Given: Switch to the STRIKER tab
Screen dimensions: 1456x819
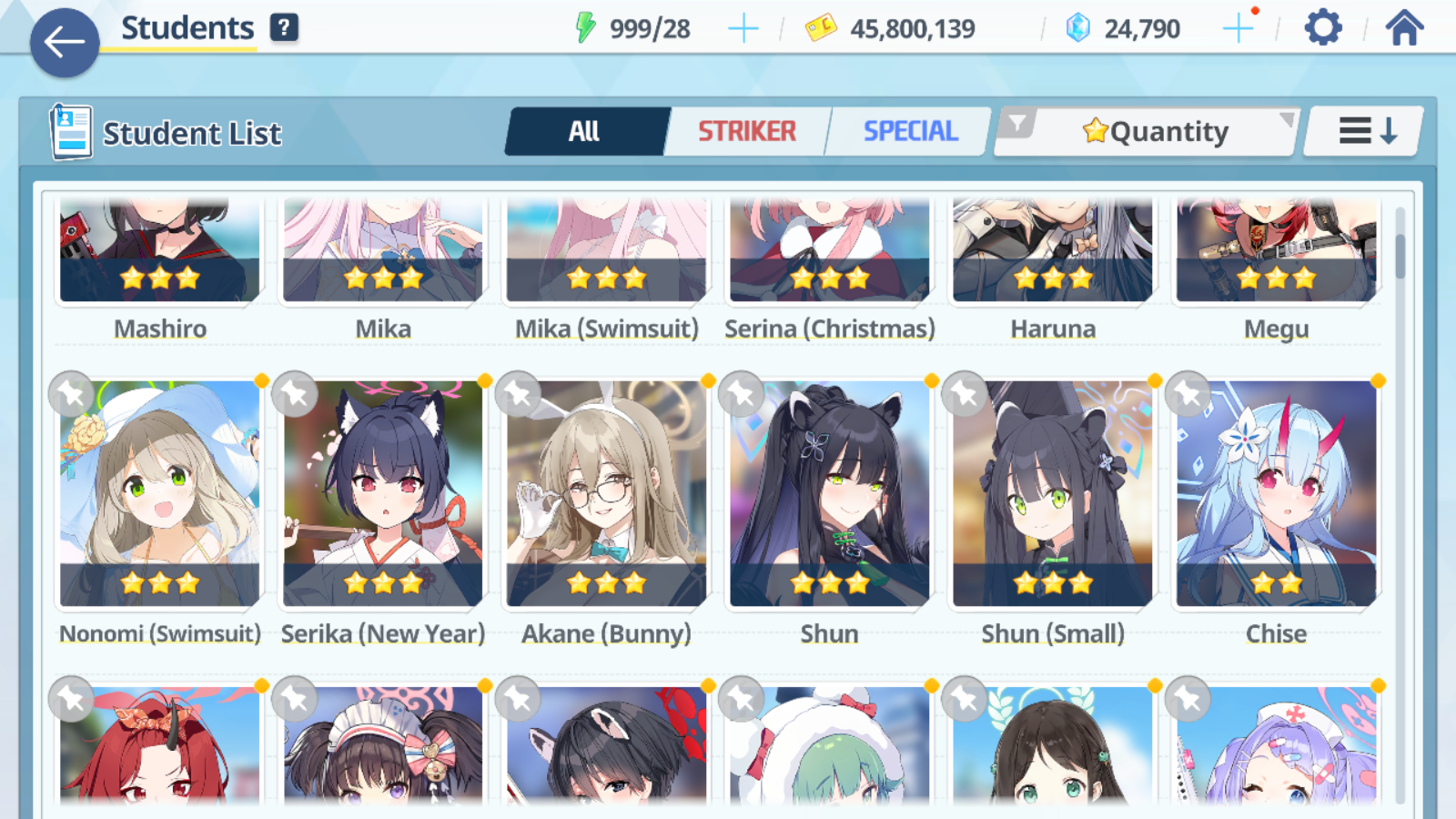Looking at the screenshot, I should [x=746, y=131].
